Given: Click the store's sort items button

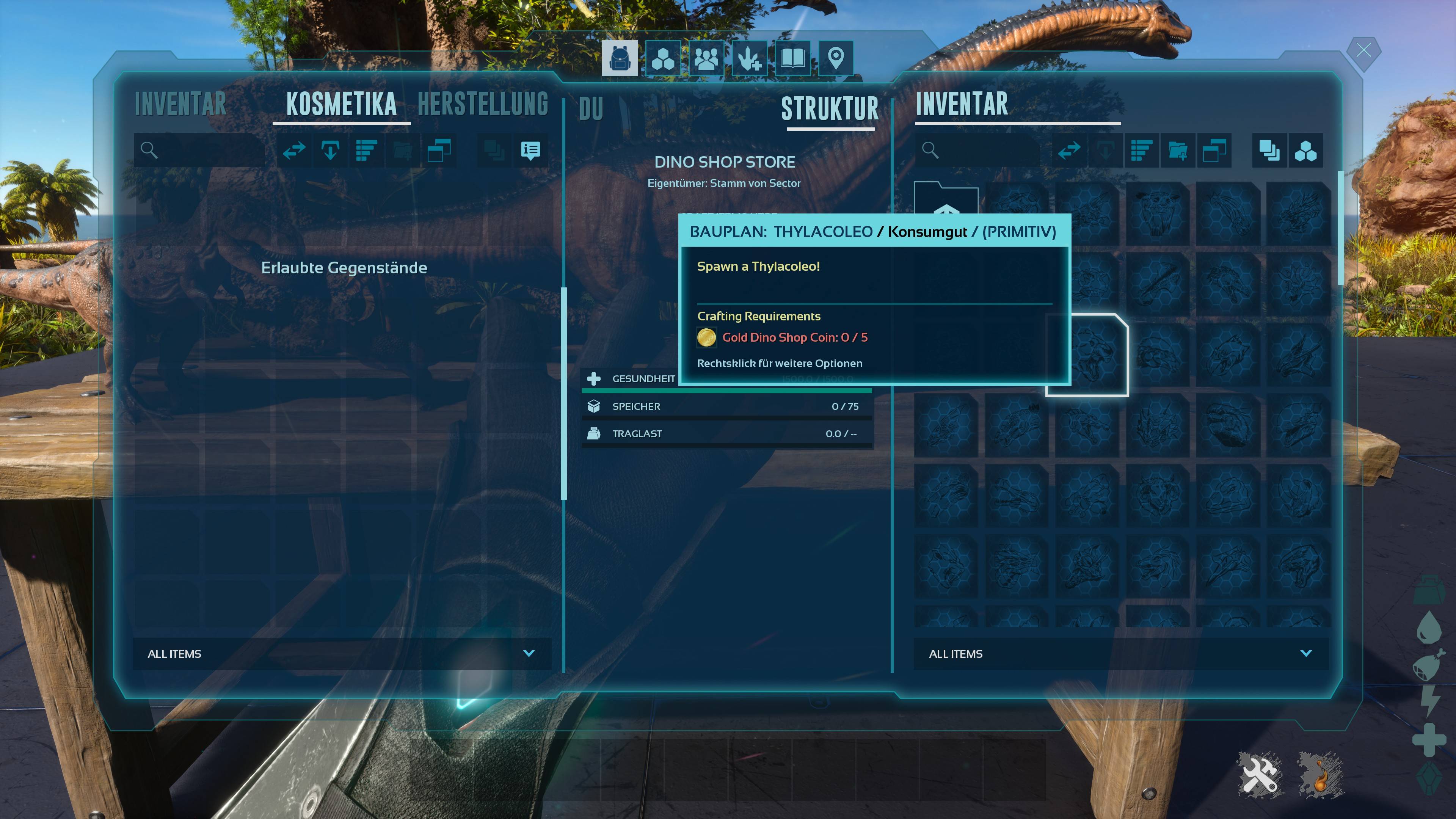Looking at the screenshot, I should point(1141,151).
